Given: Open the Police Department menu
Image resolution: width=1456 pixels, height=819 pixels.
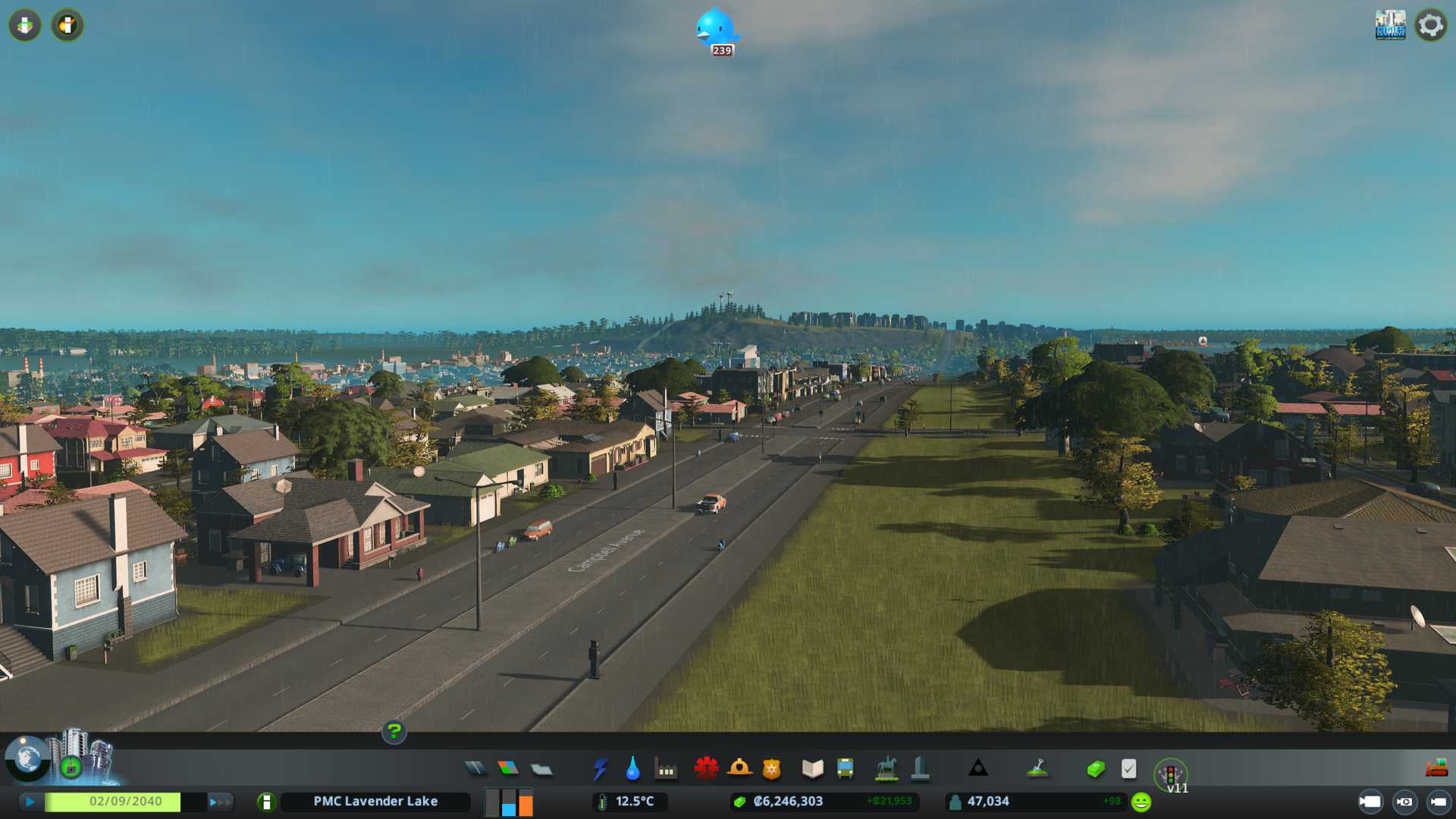Looking at the screenshot, I should [771, 769].
